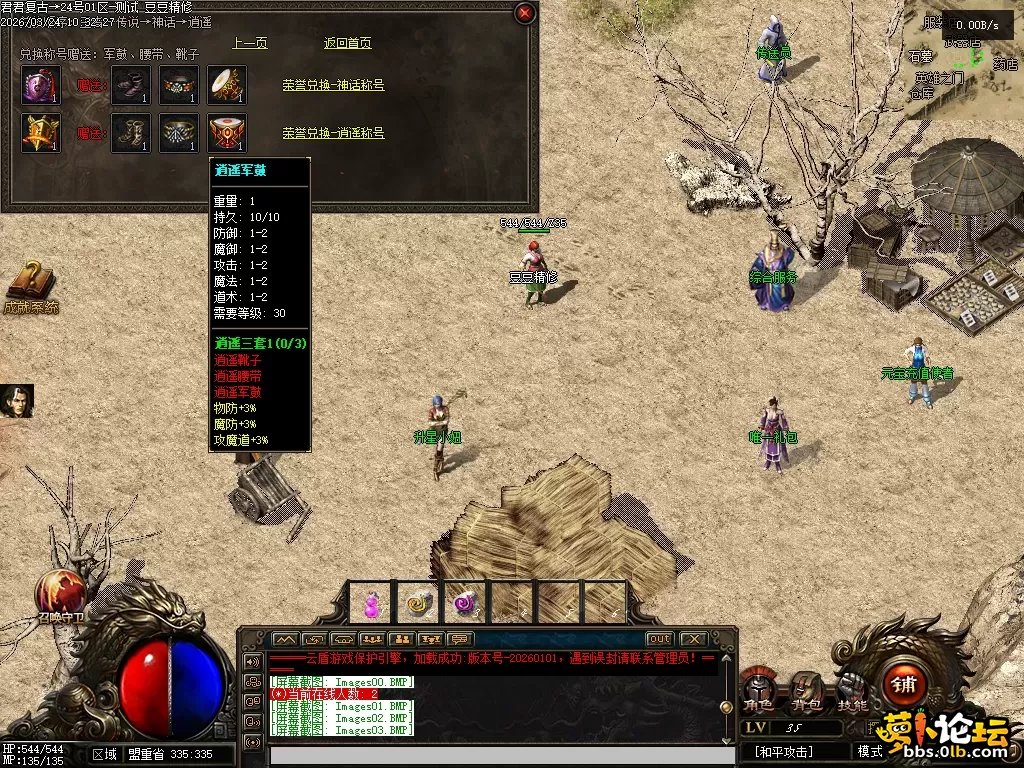Open the 角色 character panel
The image size is (1024, 768).
(759, 690)
